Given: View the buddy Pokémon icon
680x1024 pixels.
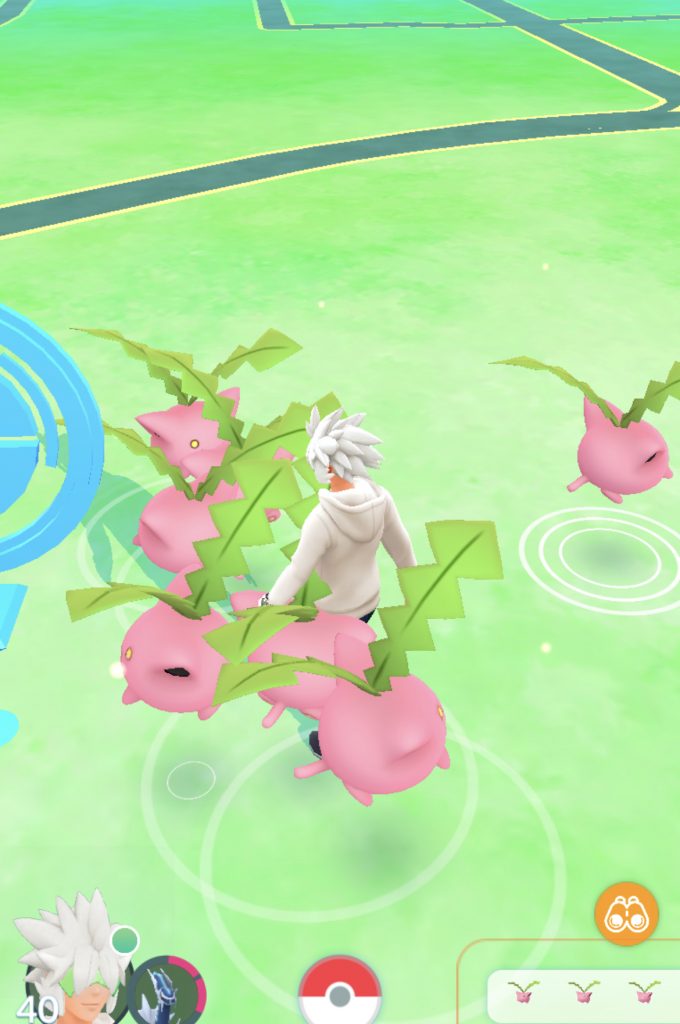Looking at the screenshot, I should click(x=166, y=992).
